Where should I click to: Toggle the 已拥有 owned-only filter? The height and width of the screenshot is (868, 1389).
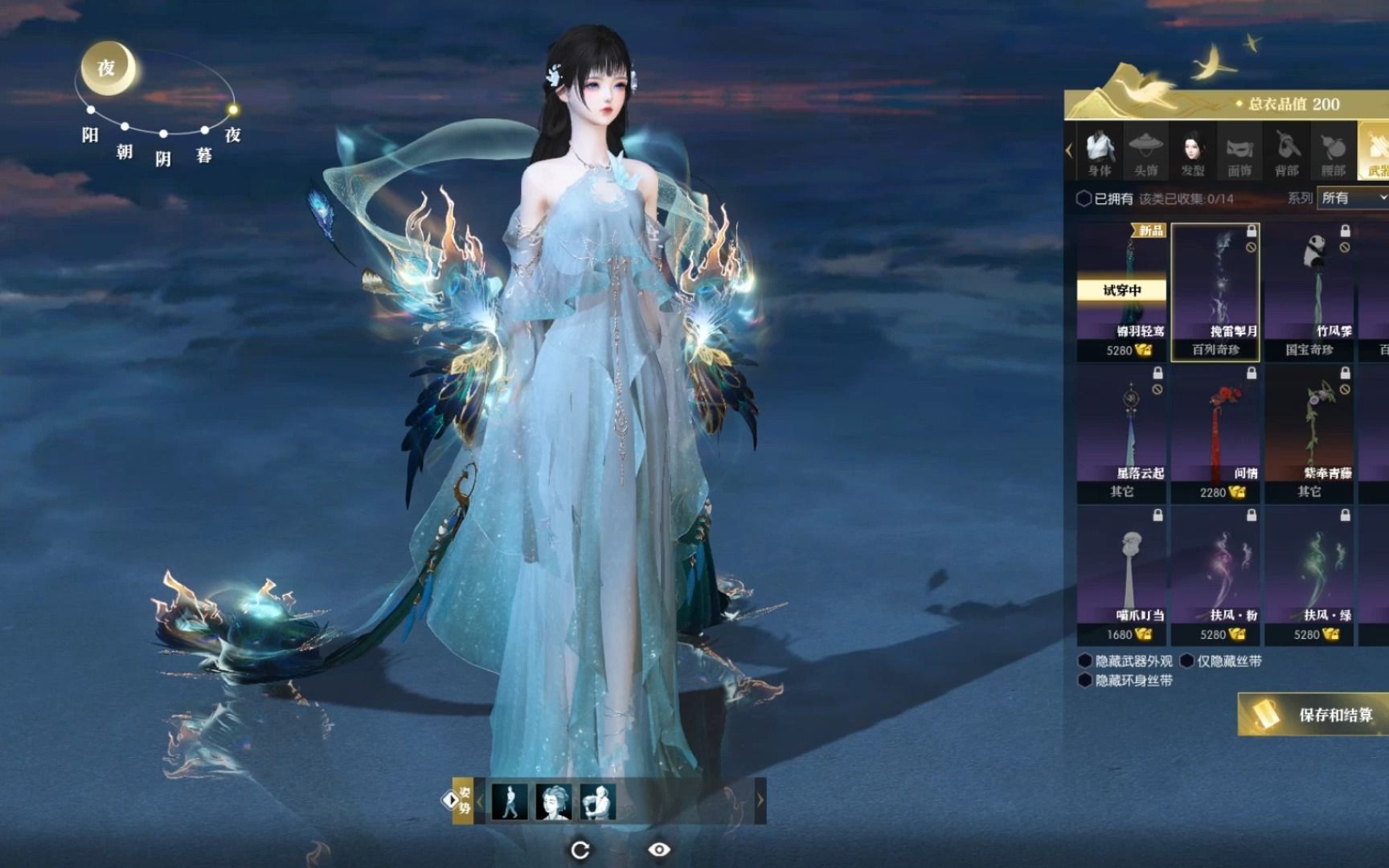click(x=1084, y=199)
